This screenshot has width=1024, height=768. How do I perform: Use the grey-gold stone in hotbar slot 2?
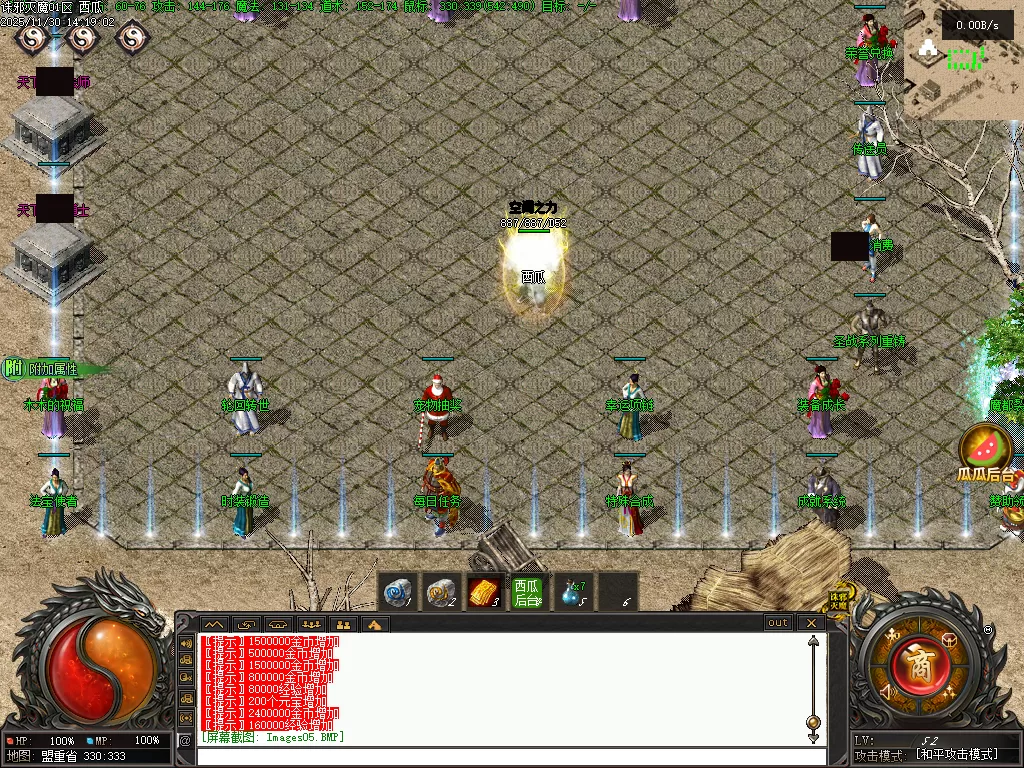(442, 592)
